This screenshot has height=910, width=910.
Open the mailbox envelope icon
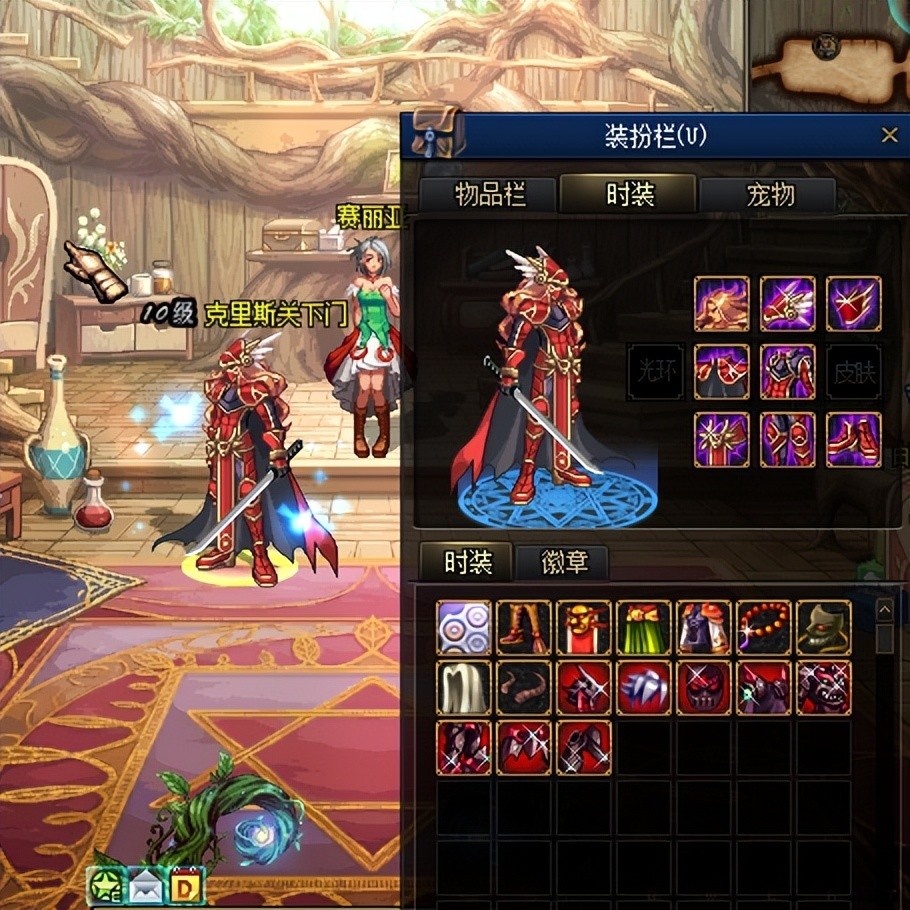point(145,887)
